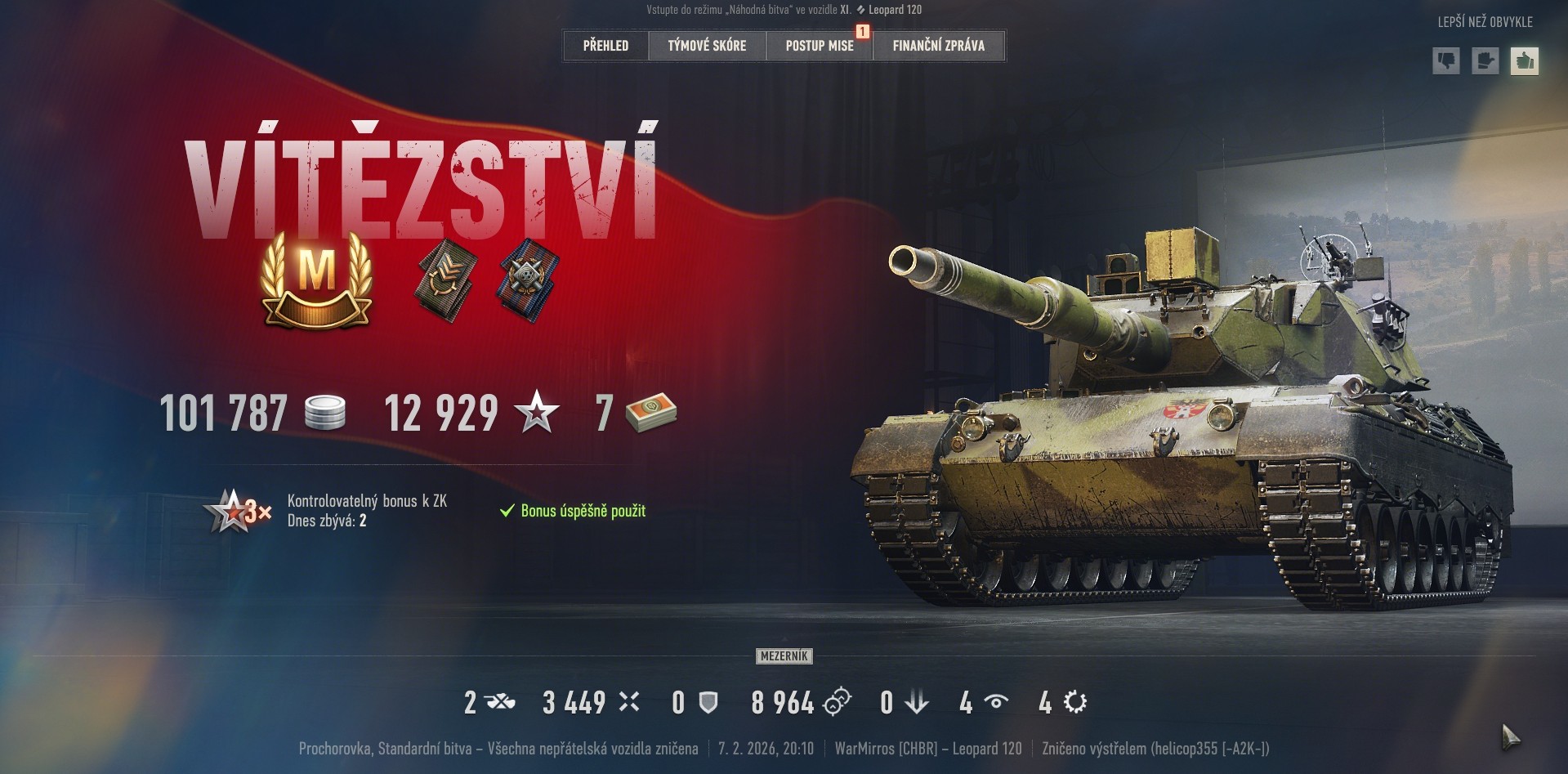The width and height of the screenshot is (1568, 774).
Task: Inspect the blue-red striped ribbon medal
Action: 528,278
